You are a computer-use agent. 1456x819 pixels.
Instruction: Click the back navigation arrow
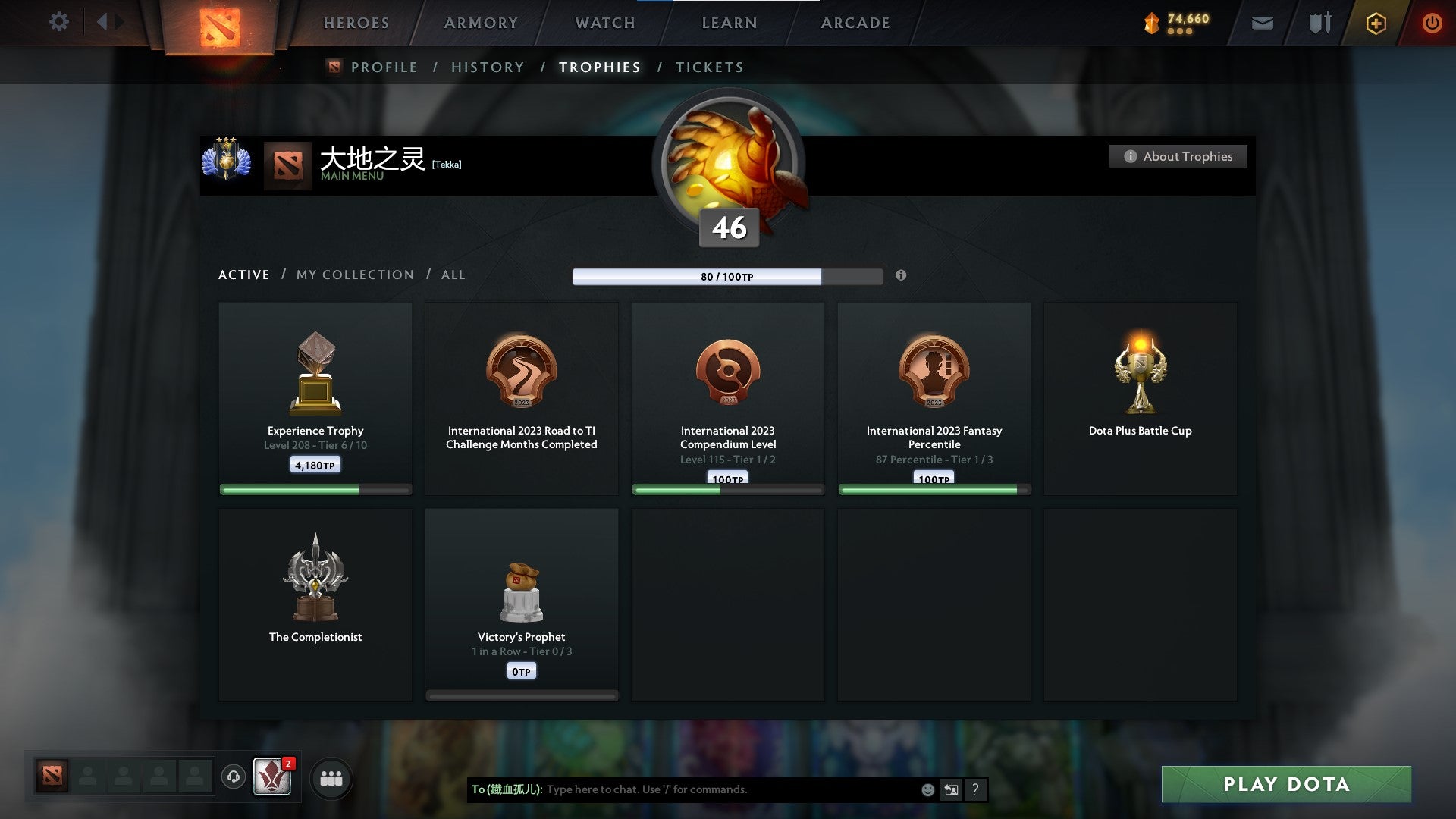104,22
